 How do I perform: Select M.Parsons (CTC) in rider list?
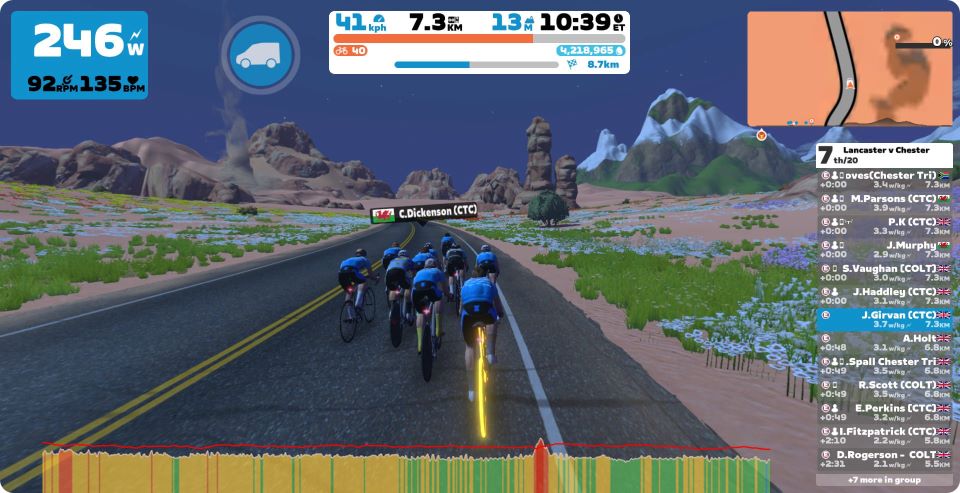884,203
